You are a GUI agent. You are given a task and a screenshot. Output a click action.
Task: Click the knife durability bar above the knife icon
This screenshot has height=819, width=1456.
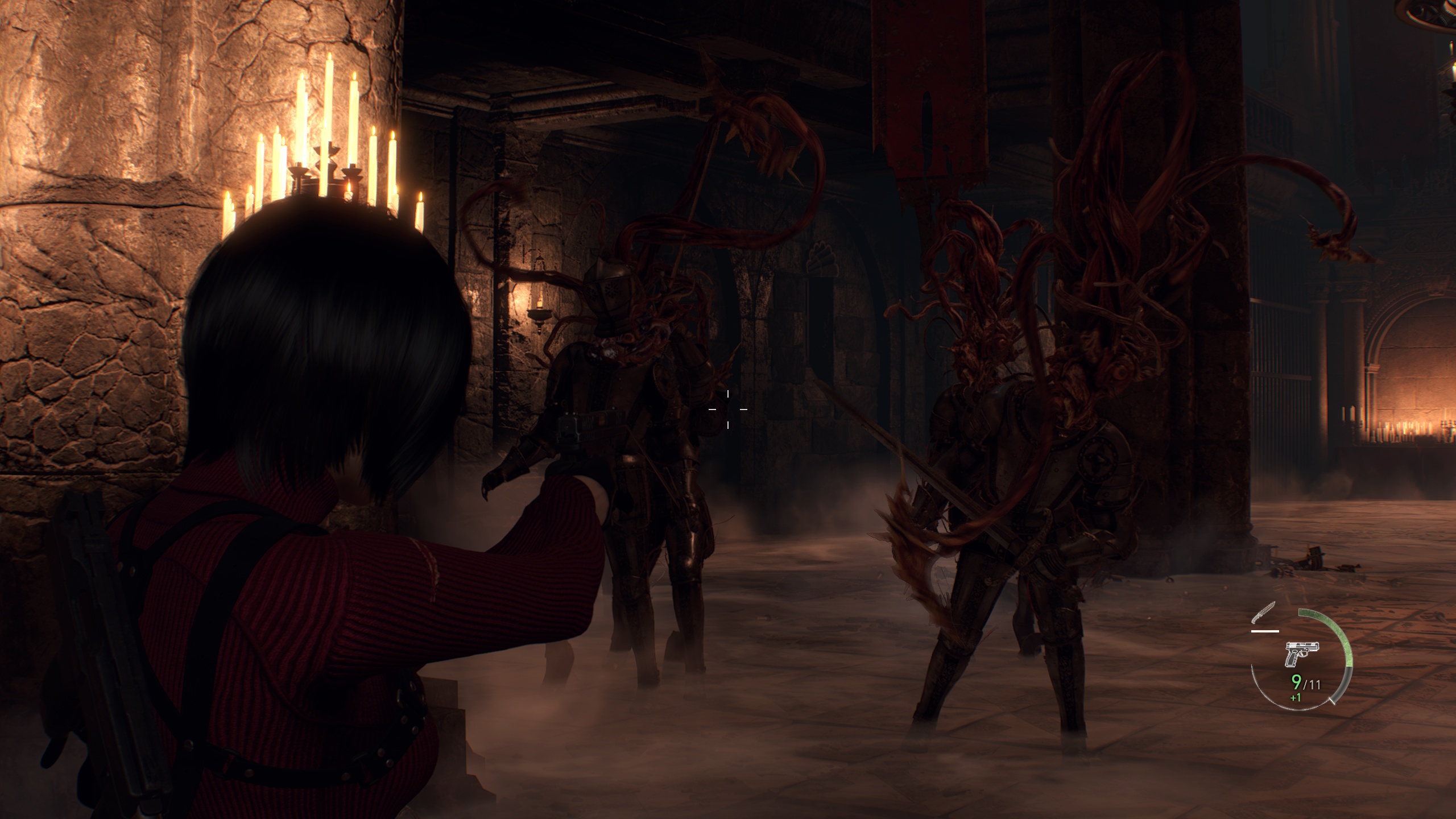(1265, 631)
